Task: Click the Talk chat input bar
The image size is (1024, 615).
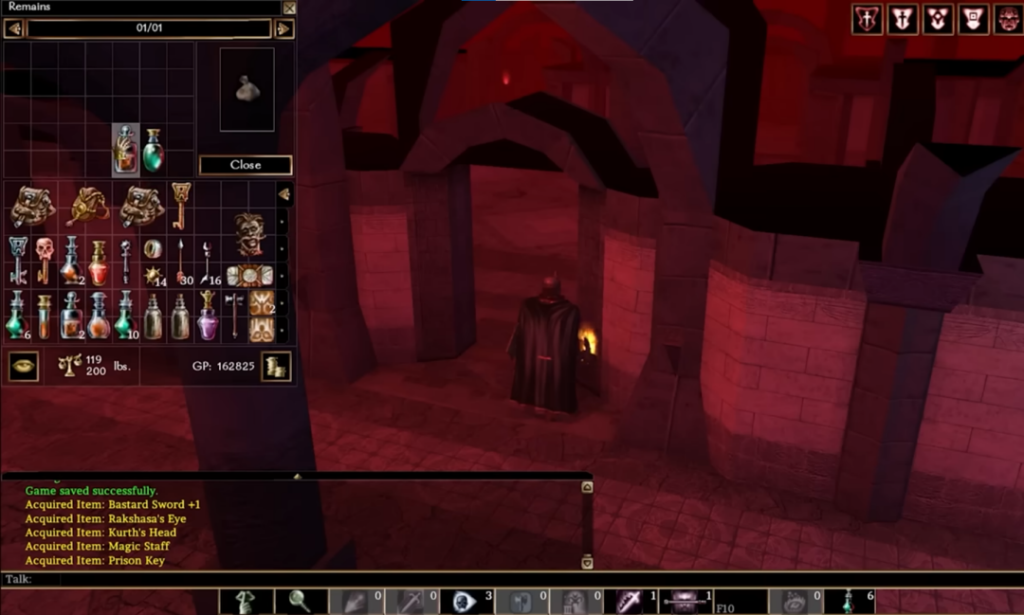Action: [300, 579]
